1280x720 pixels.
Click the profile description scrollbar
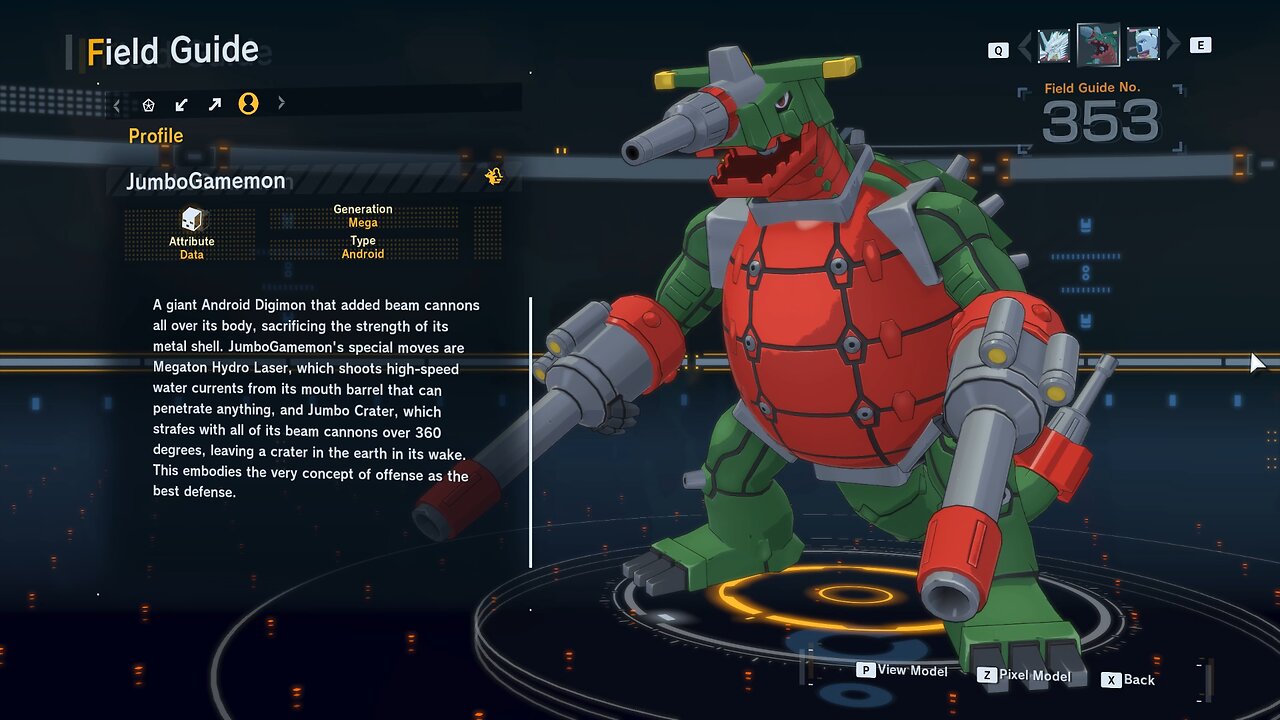tap(531, 431)
